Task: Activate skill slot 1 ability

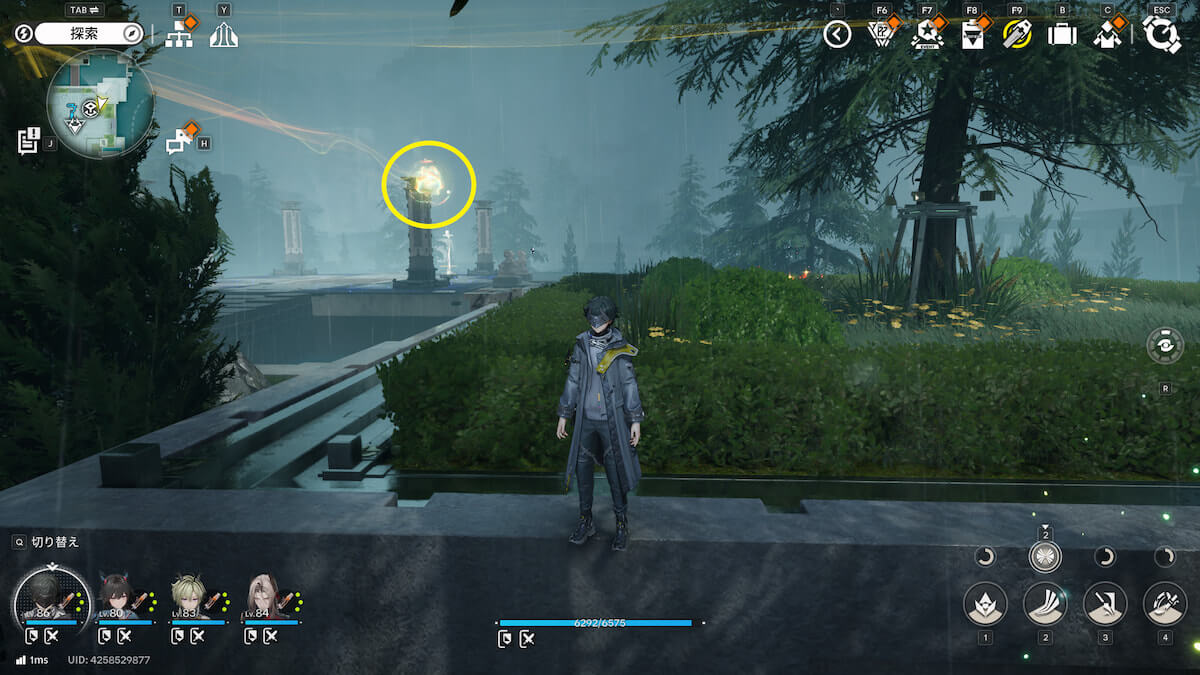Action: (985, 603)
